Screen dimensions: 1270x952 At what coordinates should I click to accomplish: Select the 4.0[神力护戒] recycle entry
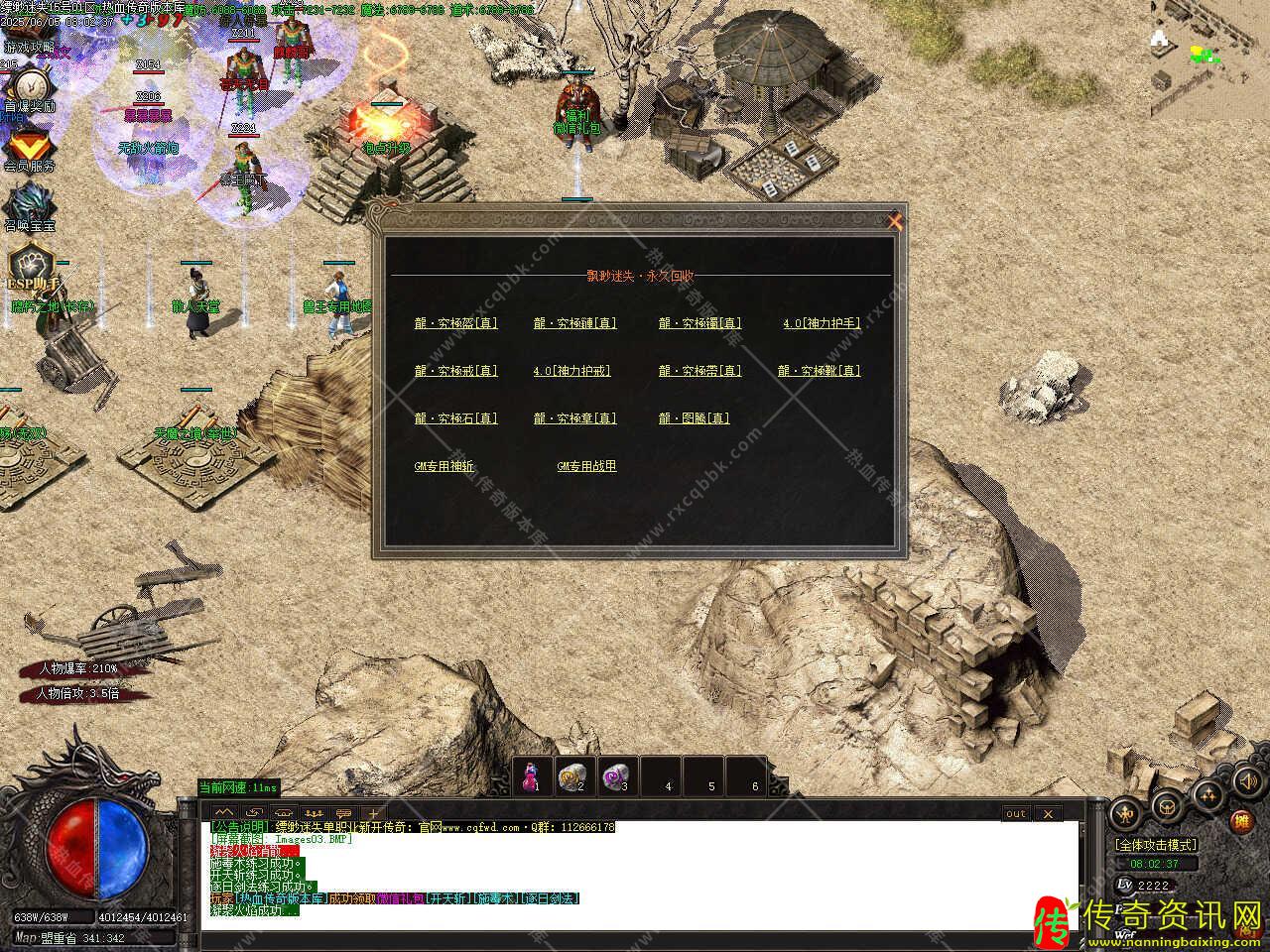tap(571, 371)
